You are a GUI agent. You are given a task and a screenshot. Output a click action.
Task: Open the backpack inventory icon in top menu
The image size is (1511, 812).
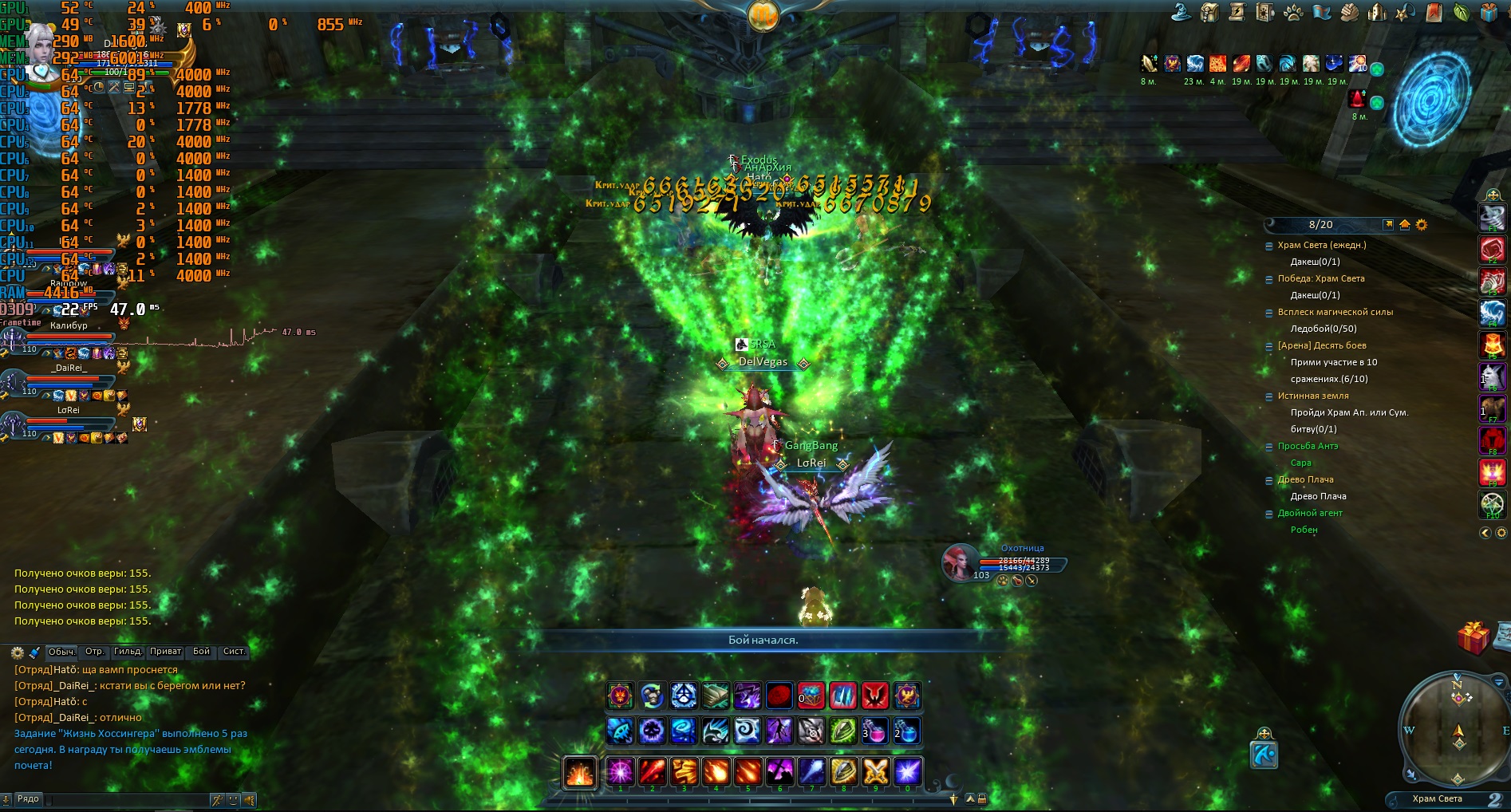point(1210,13)
